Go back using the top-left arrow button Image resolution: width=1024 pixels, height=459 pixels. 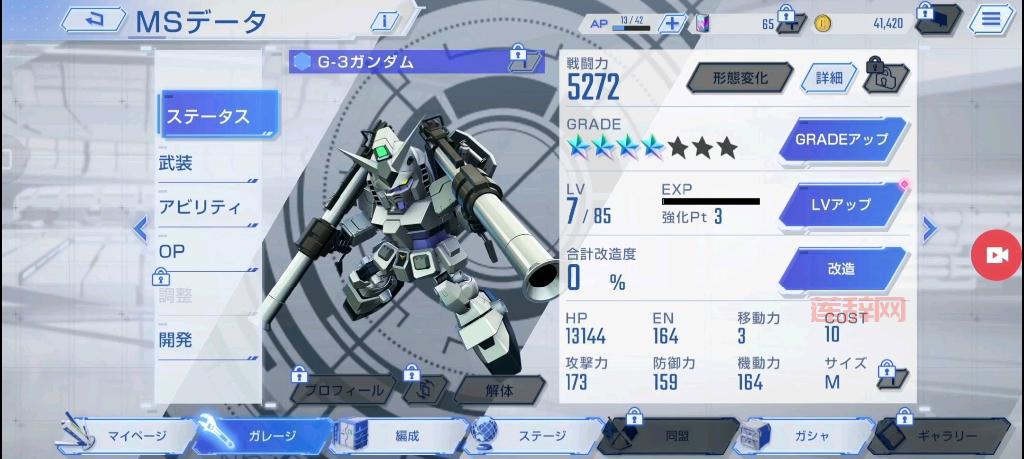coord(96,20)
